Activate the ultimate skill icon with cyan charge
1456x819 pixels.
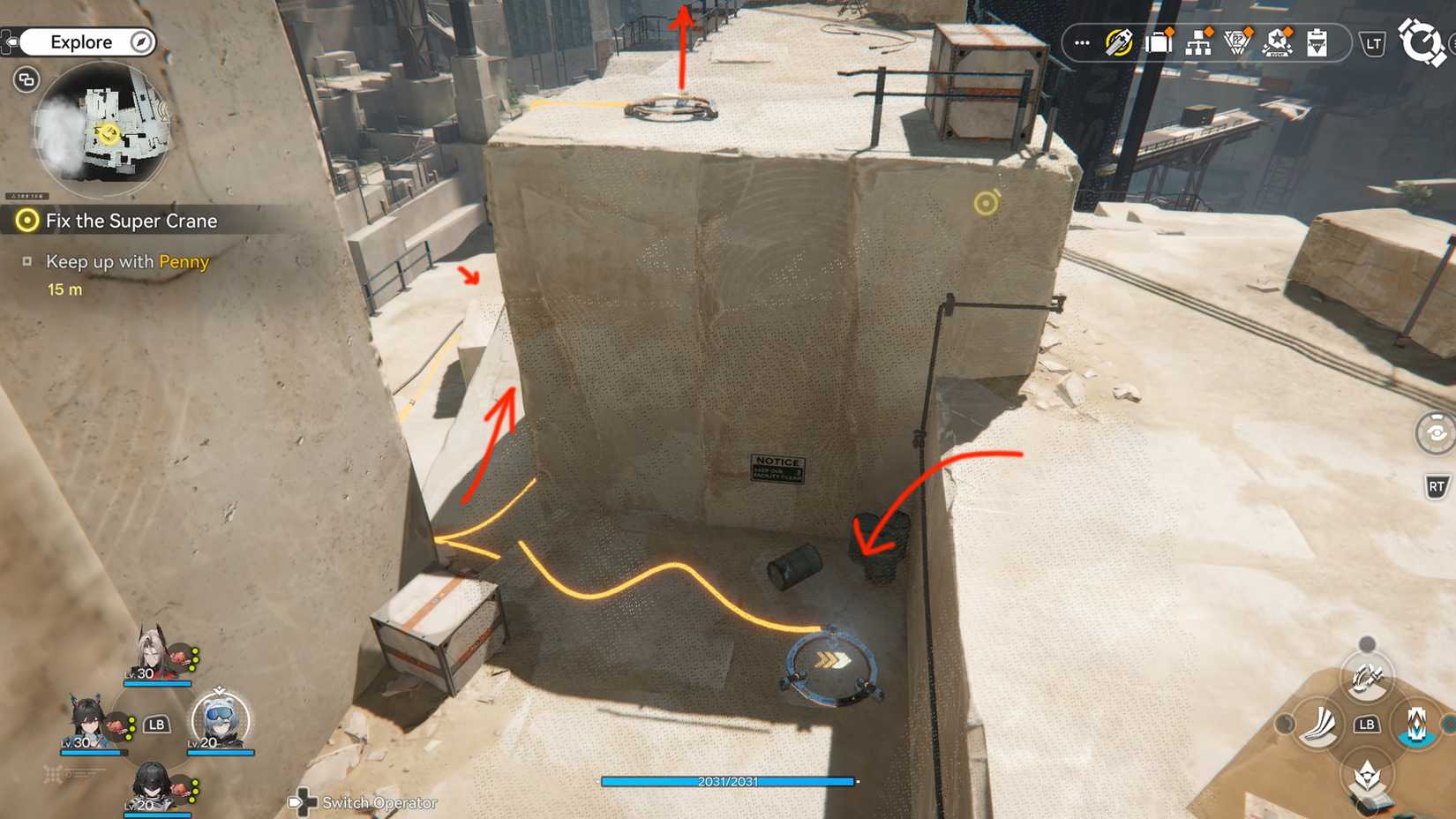pos(1415,725)
